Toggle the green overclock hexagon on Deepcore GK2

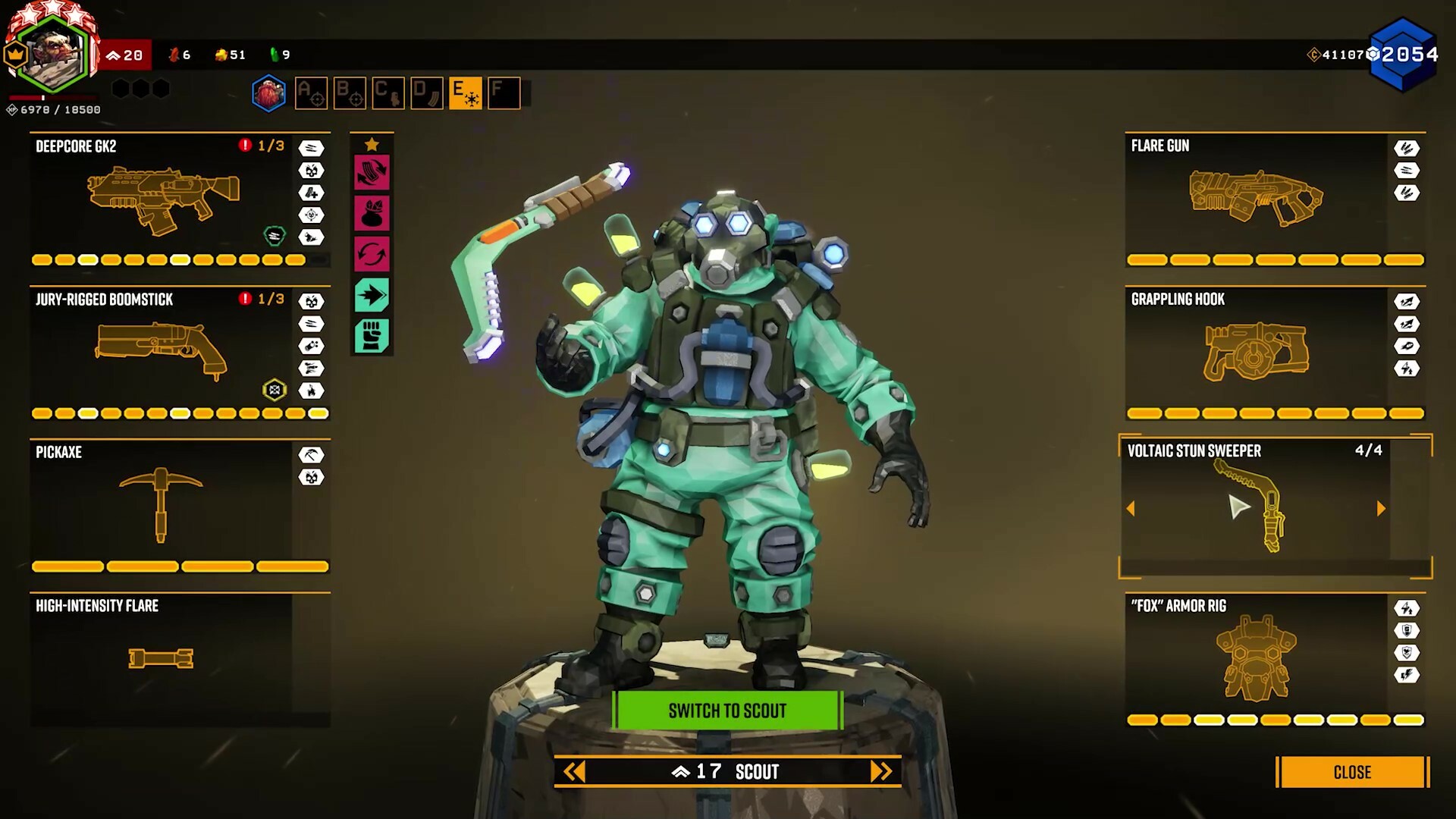(275, 236)
